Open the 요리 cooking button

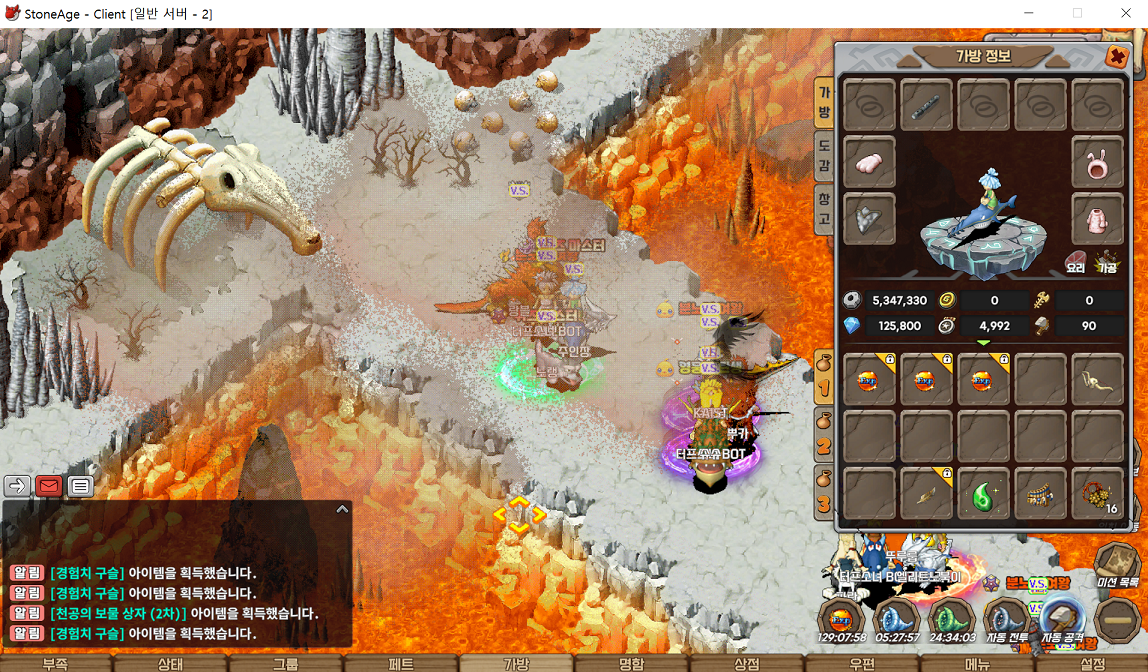pyautogui.click(x=1075, y=262)
